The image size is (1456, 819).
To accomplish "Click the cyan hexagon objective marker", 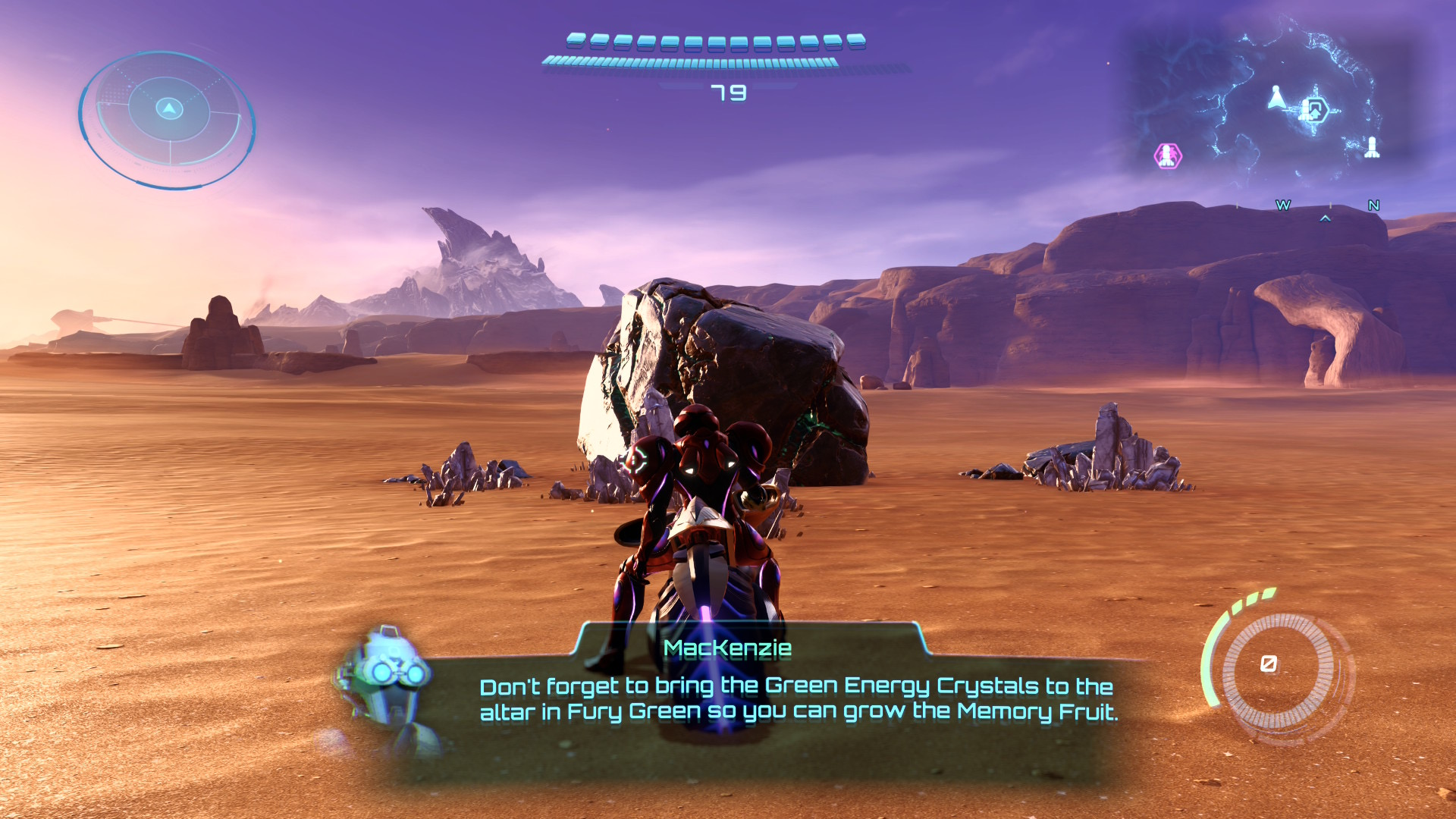I will [x=1315, y=110].
